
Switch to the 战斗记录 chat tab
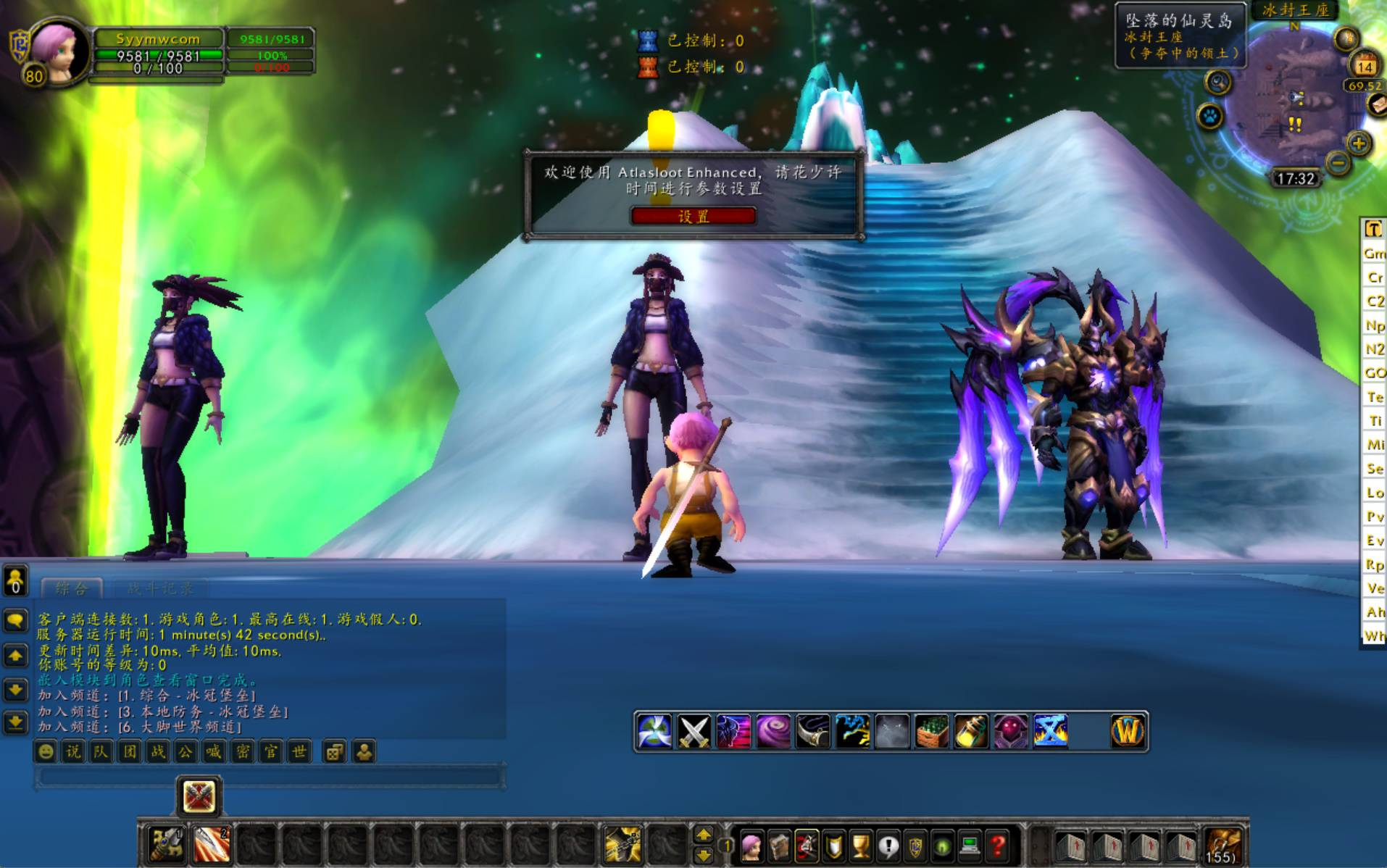click(160, 588)
